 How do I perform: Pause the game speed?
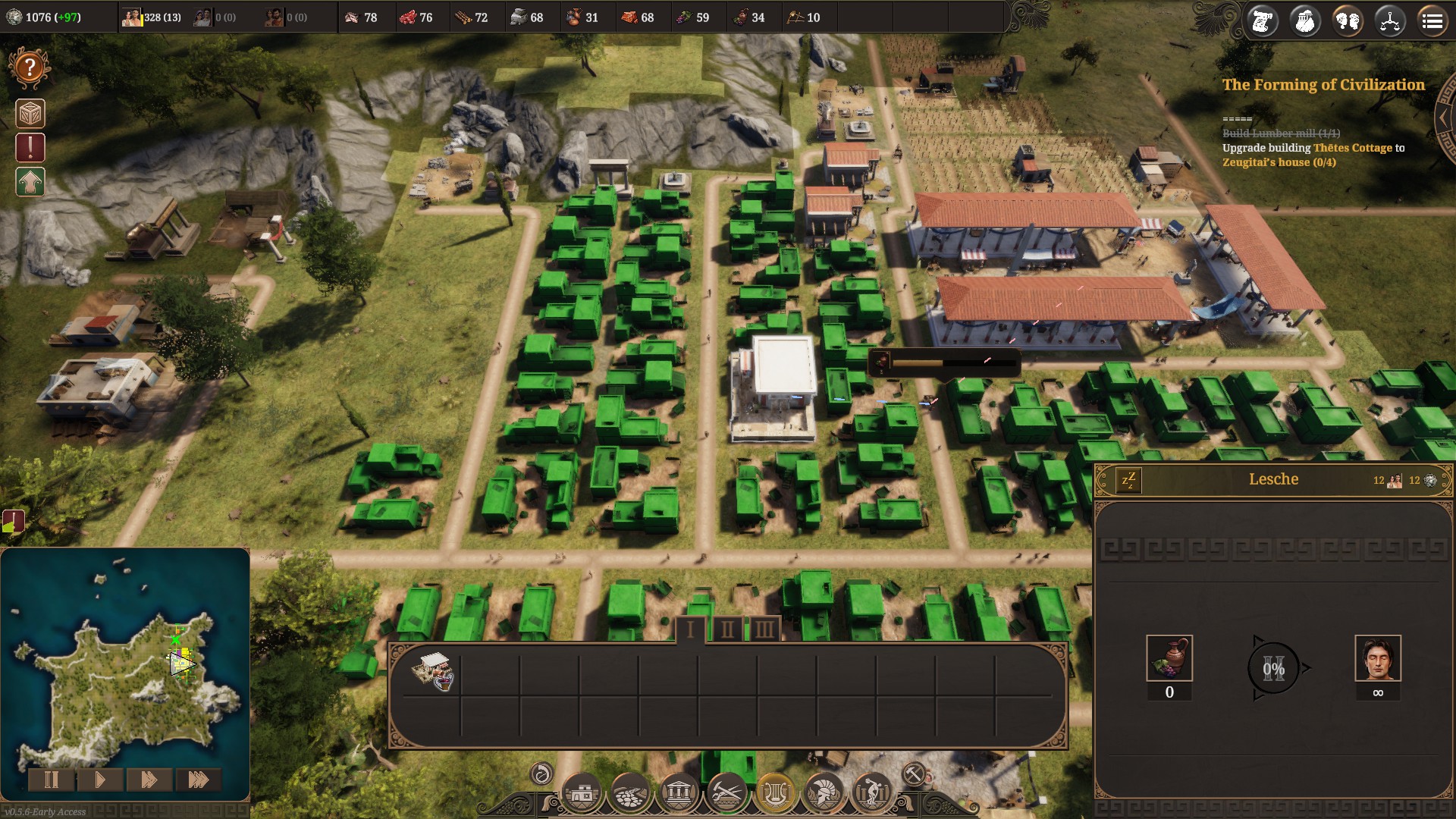pos(51,780)
